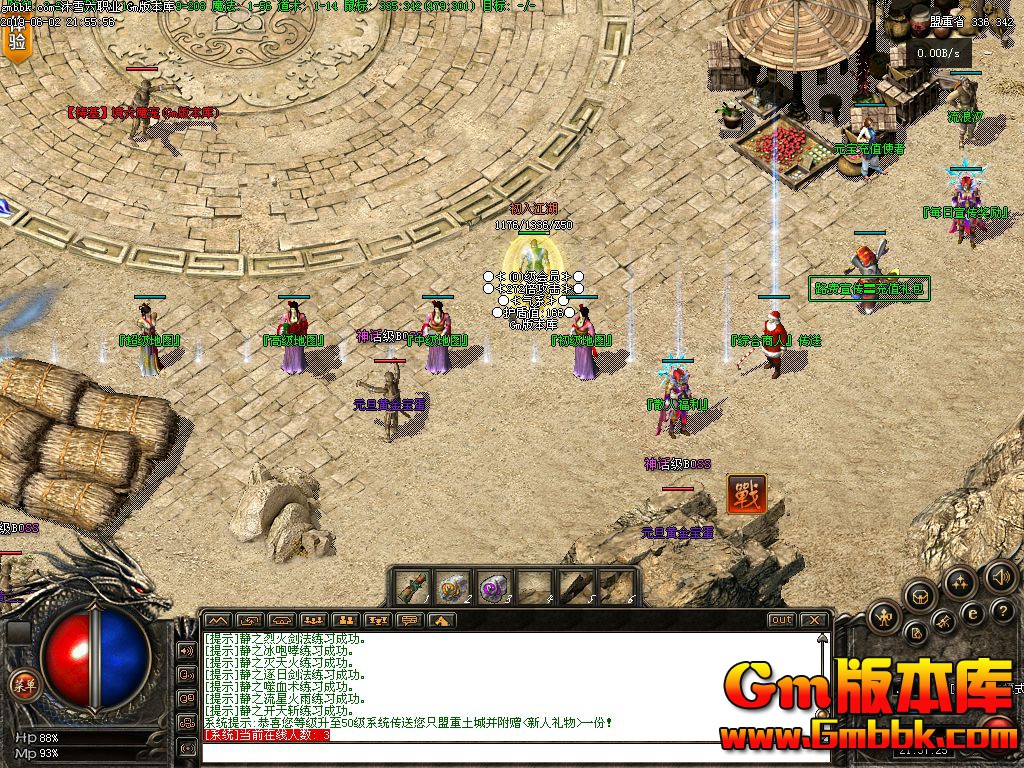
Task: Click the 'out' button on chat bar
Action: click(781, 620)
